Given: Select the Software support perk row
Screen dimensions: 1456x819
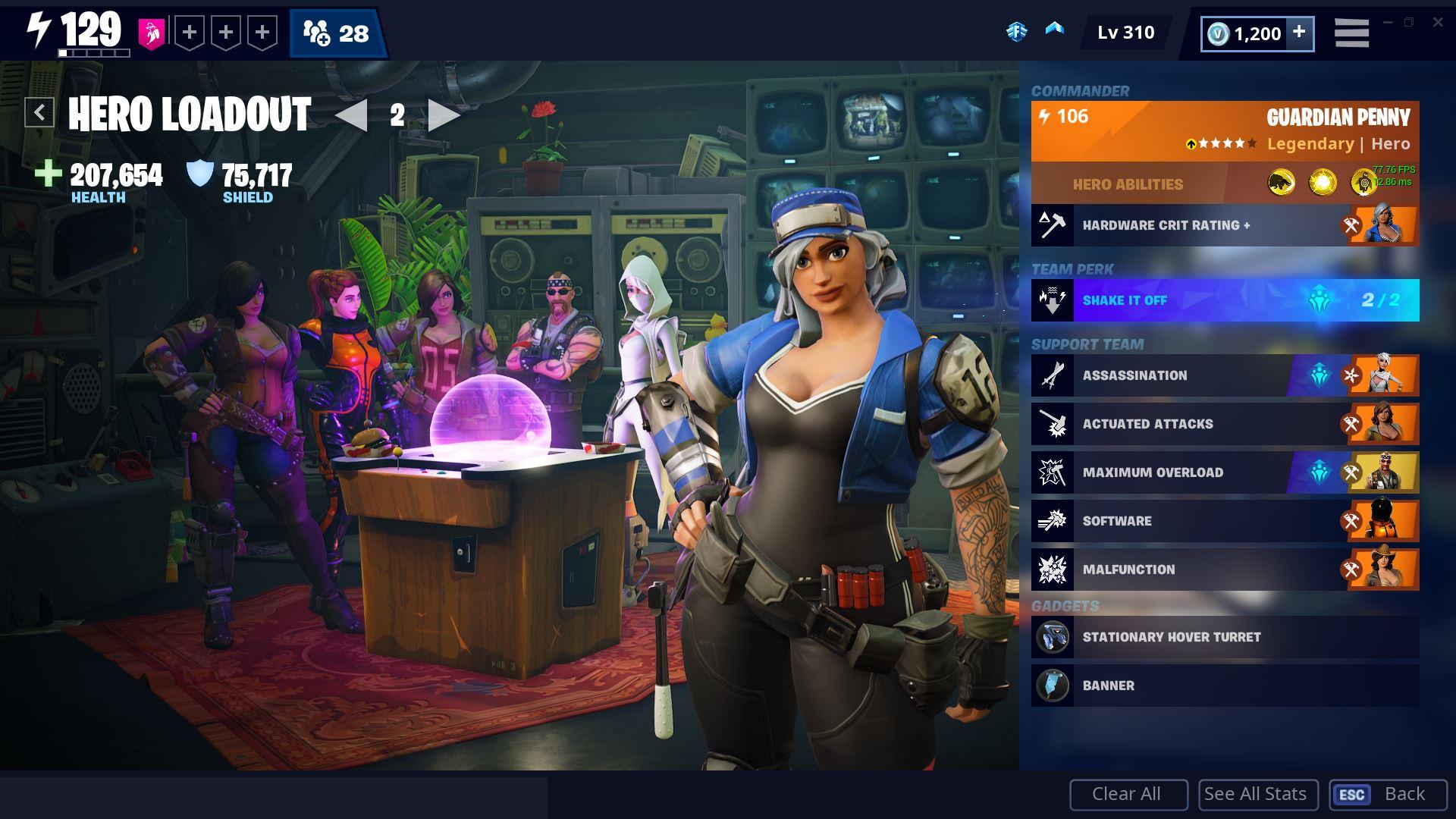Looking at the screenshot, I should (x=1224, y=521).
